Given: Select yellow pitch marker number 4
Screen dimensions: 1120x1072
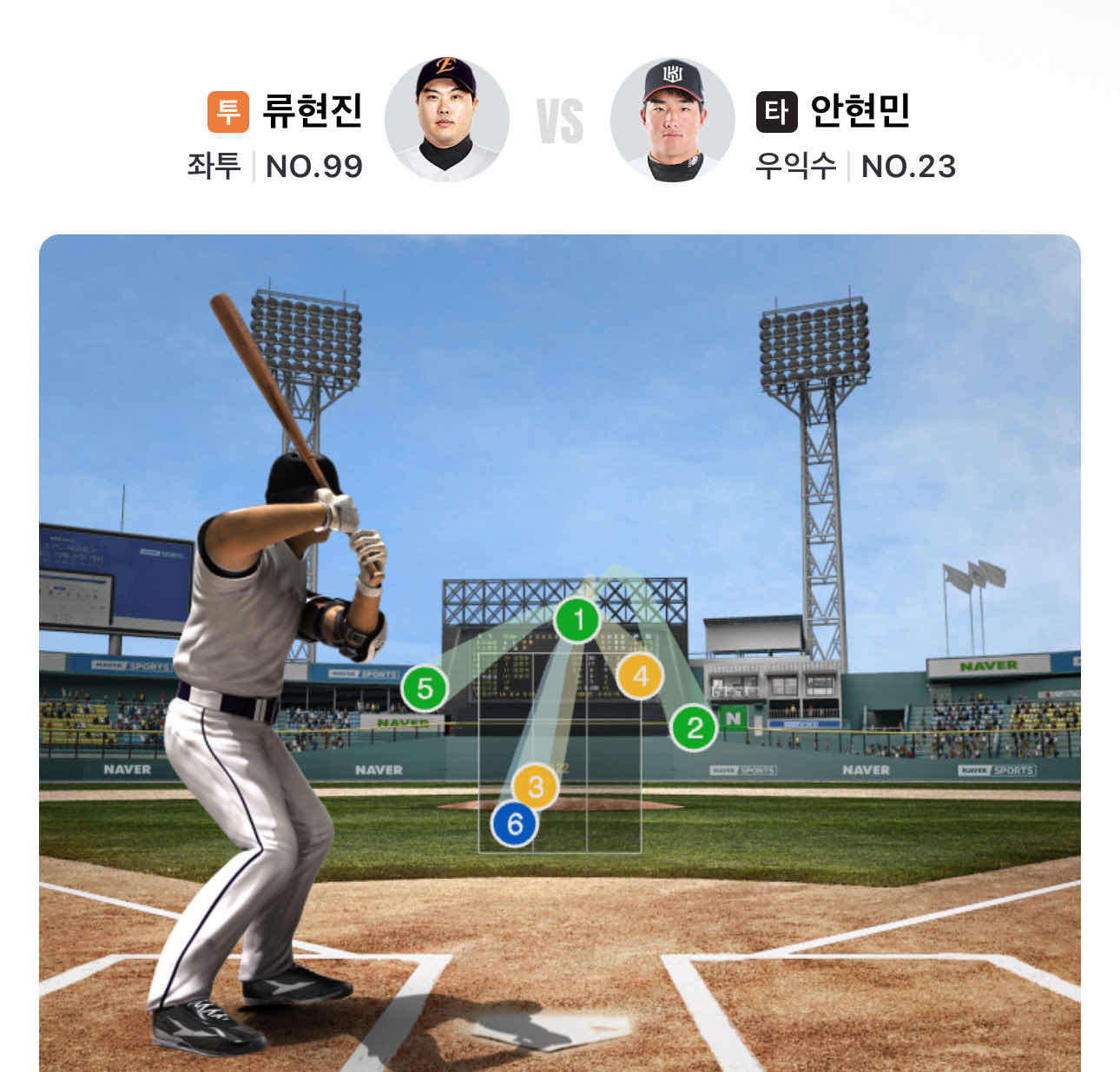Looking at the screenshot, I should [640, 675].
